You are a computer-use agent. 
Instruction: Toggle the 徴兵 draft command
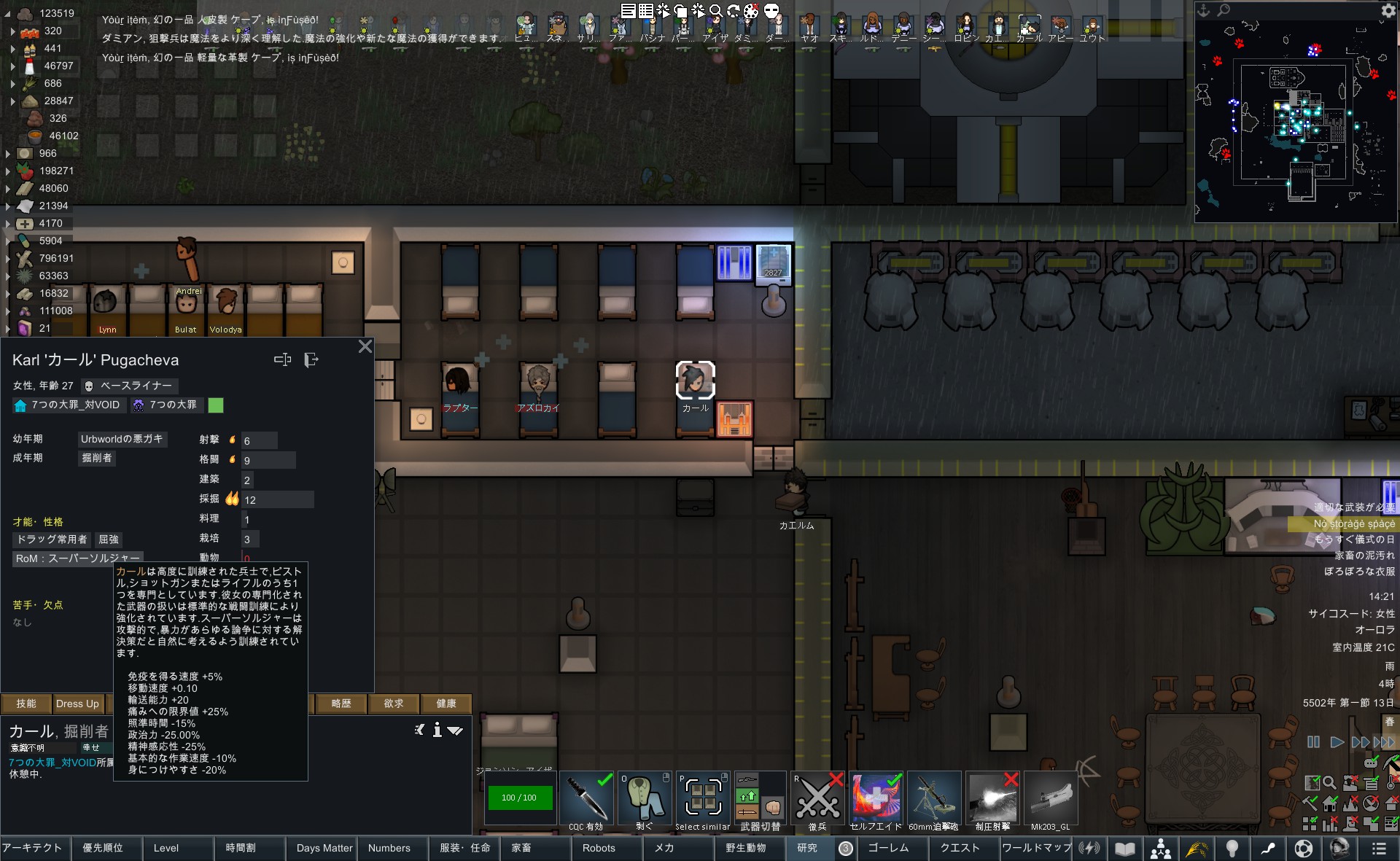tap(817, 800)
